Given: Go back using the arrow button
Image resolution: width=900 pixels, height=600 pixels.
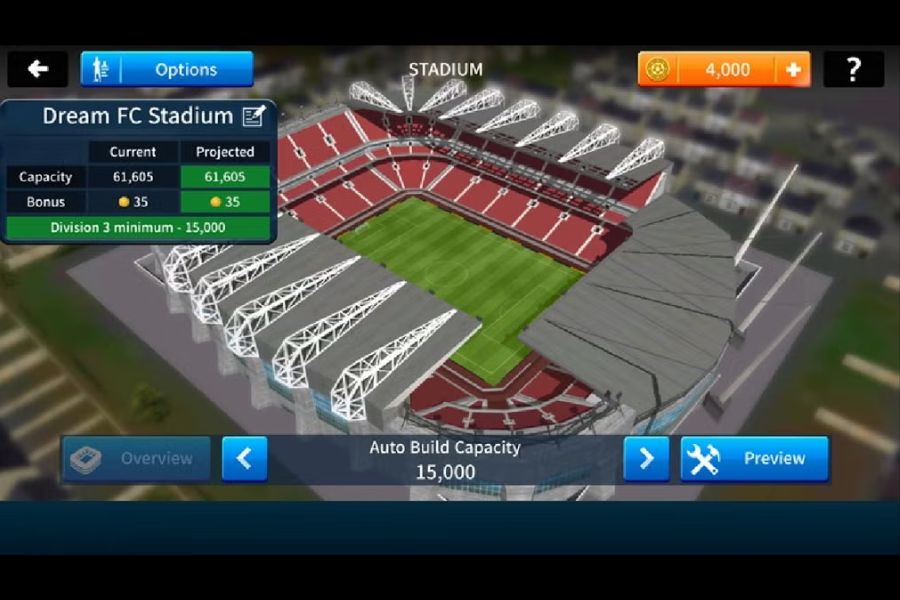Looking at the screenshot, I should point(38,69).
